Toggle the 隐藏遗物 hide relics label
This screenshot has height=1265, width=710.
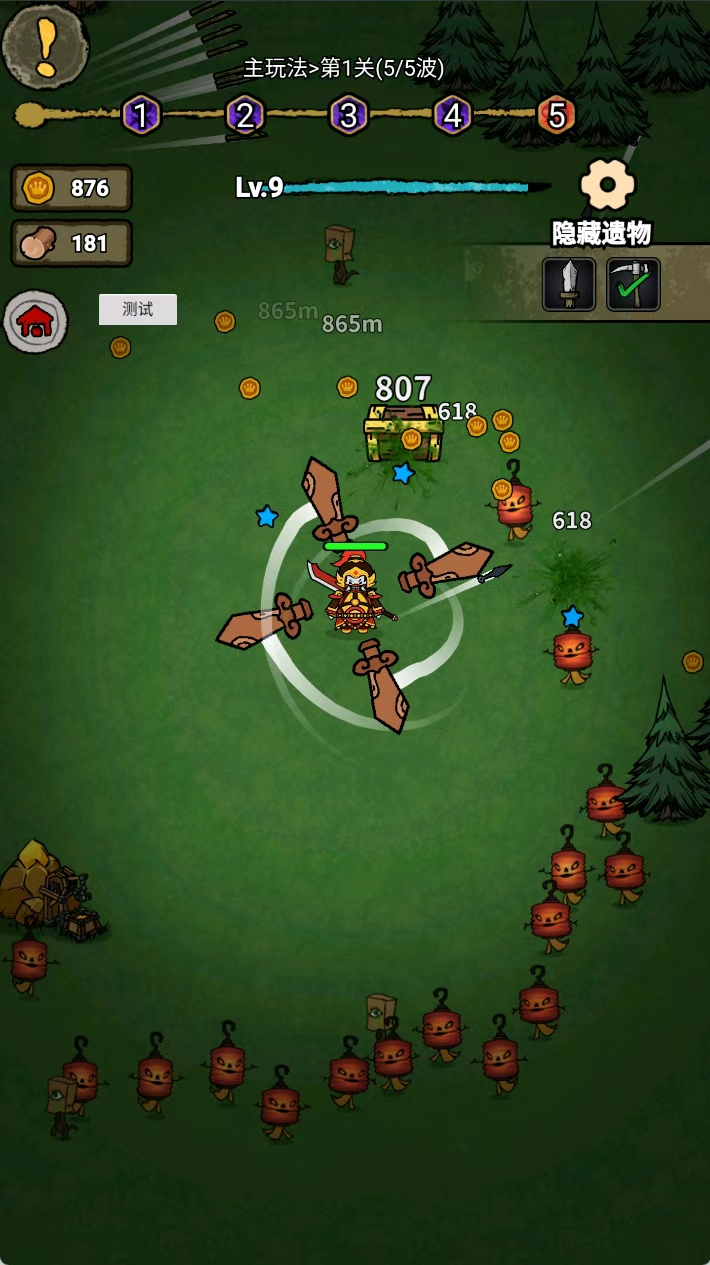coord(602,233)
